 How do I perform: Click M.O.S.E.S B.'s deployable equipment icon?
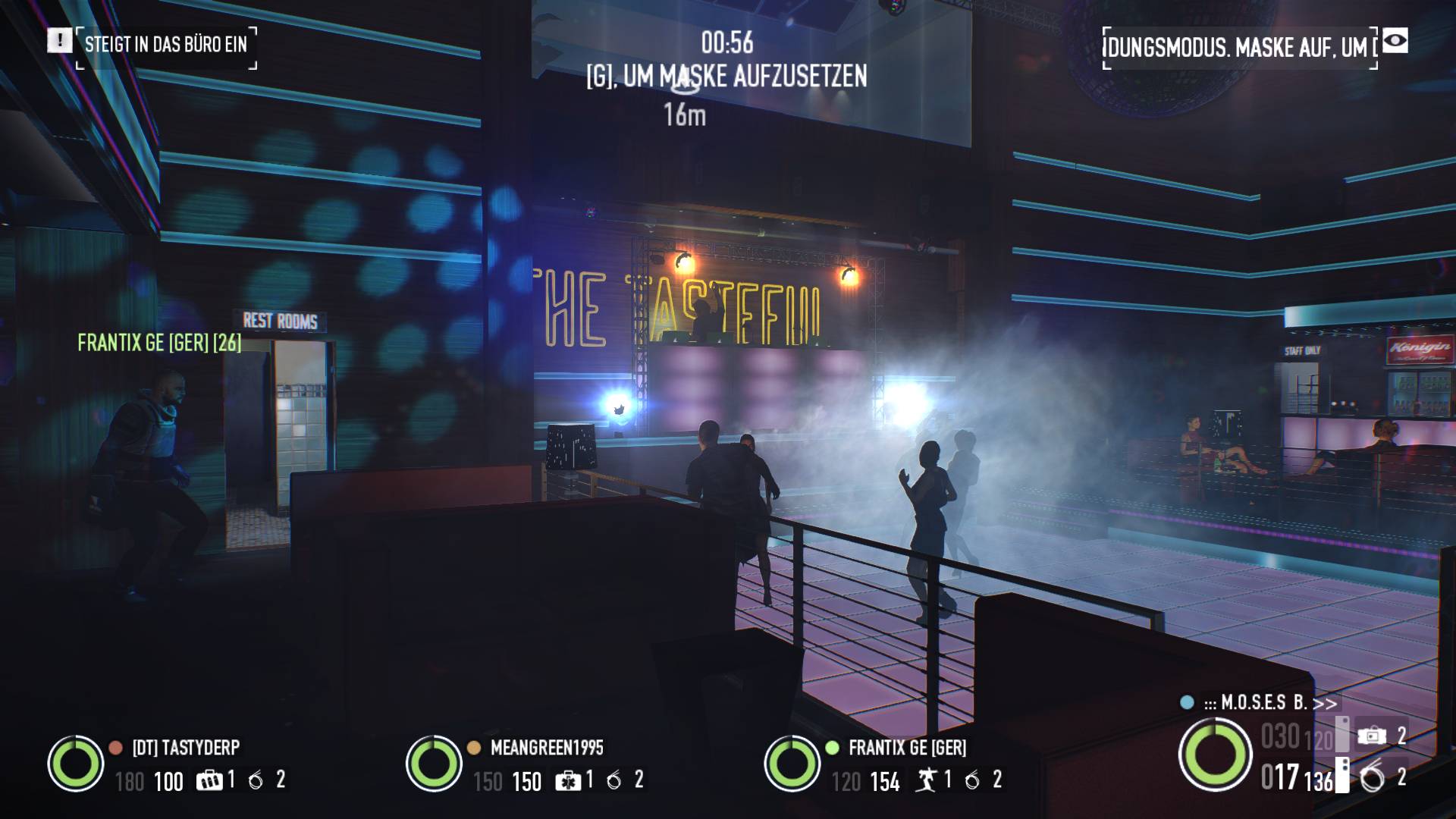[1371, 736]
